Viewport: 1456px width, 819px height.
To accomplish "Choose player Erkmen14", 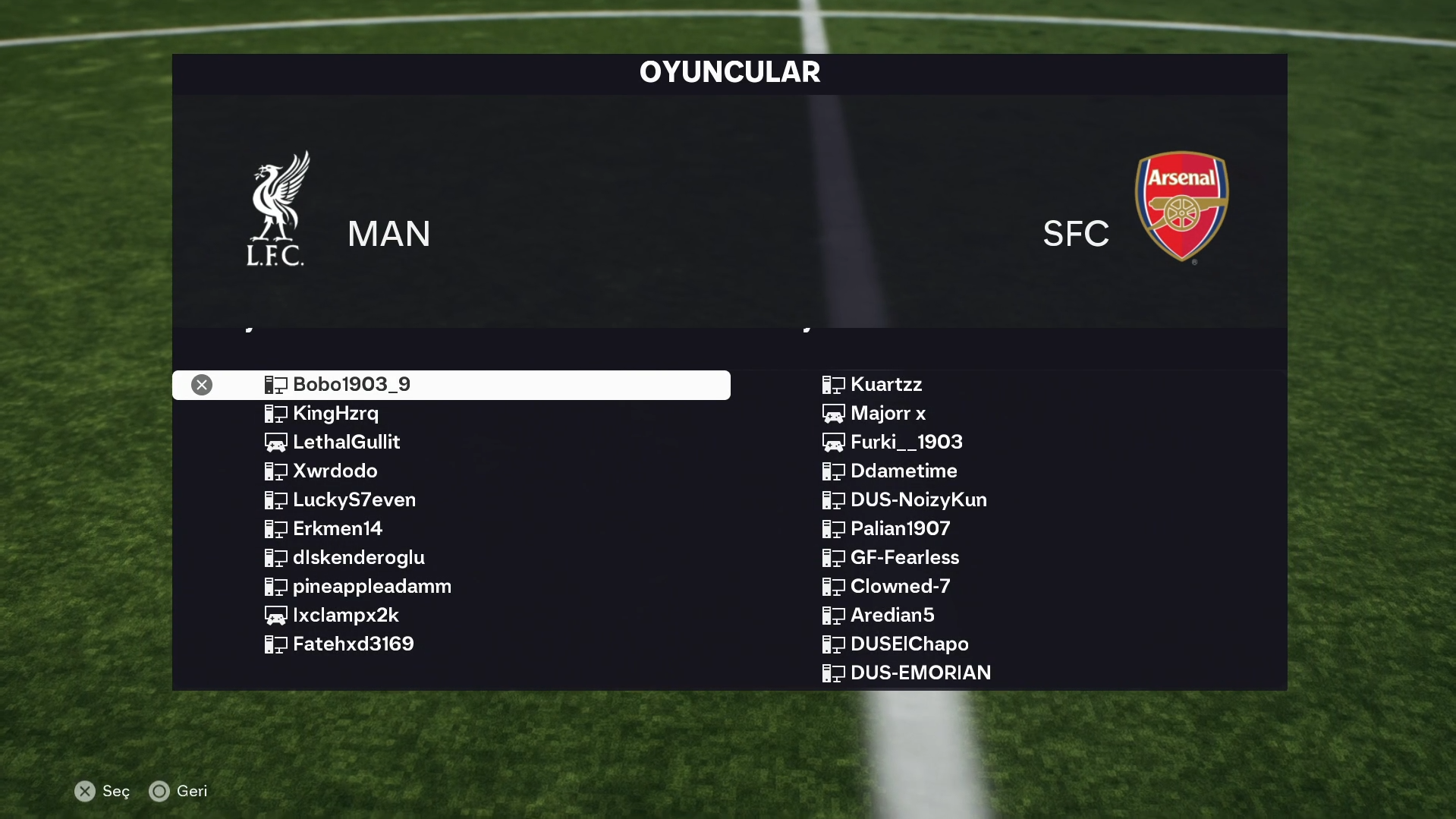I will click(338, 529).
